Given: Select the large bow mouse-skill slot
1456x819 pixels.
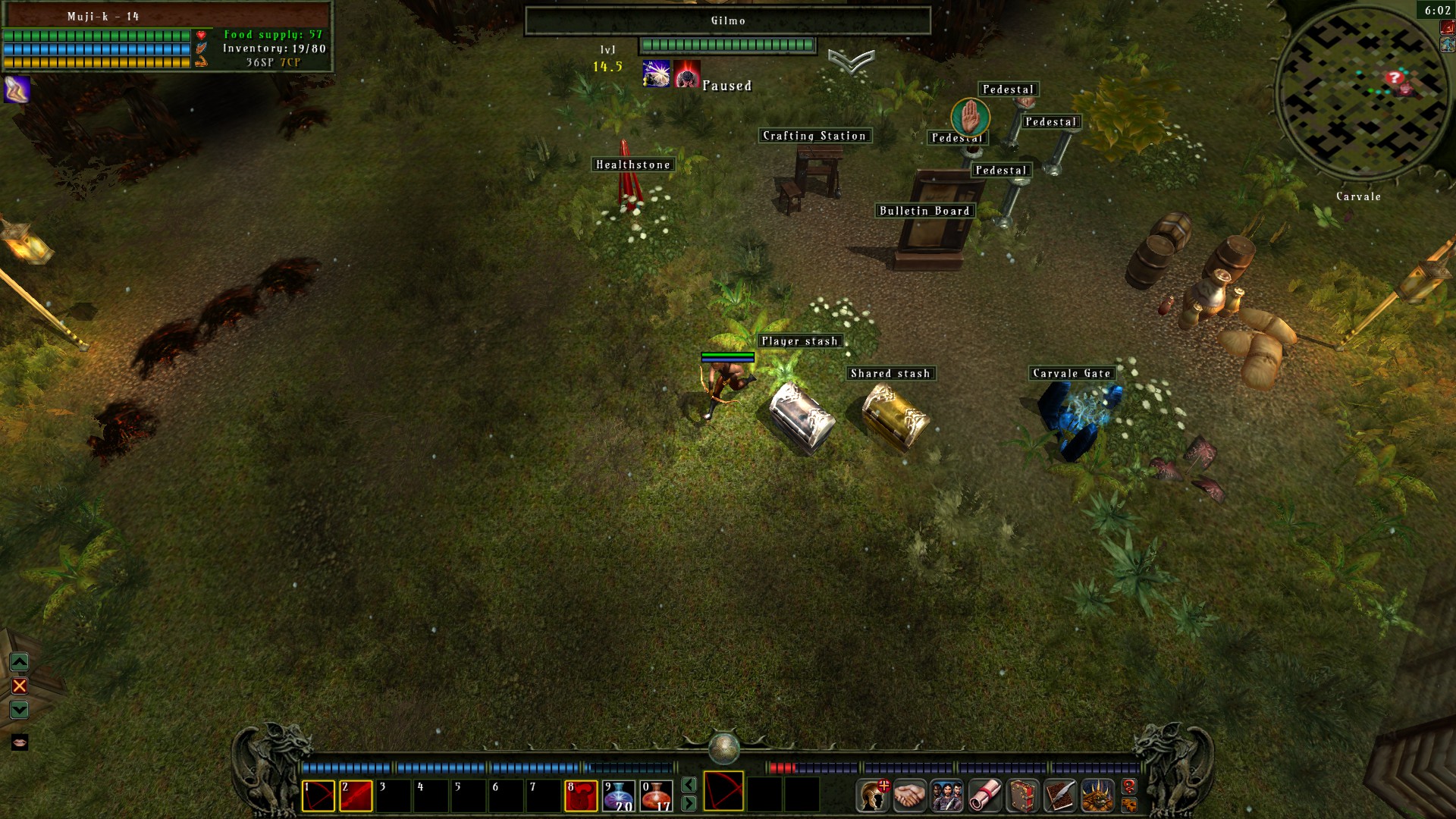Looking at the screenshot, I should tap(723, 792).
